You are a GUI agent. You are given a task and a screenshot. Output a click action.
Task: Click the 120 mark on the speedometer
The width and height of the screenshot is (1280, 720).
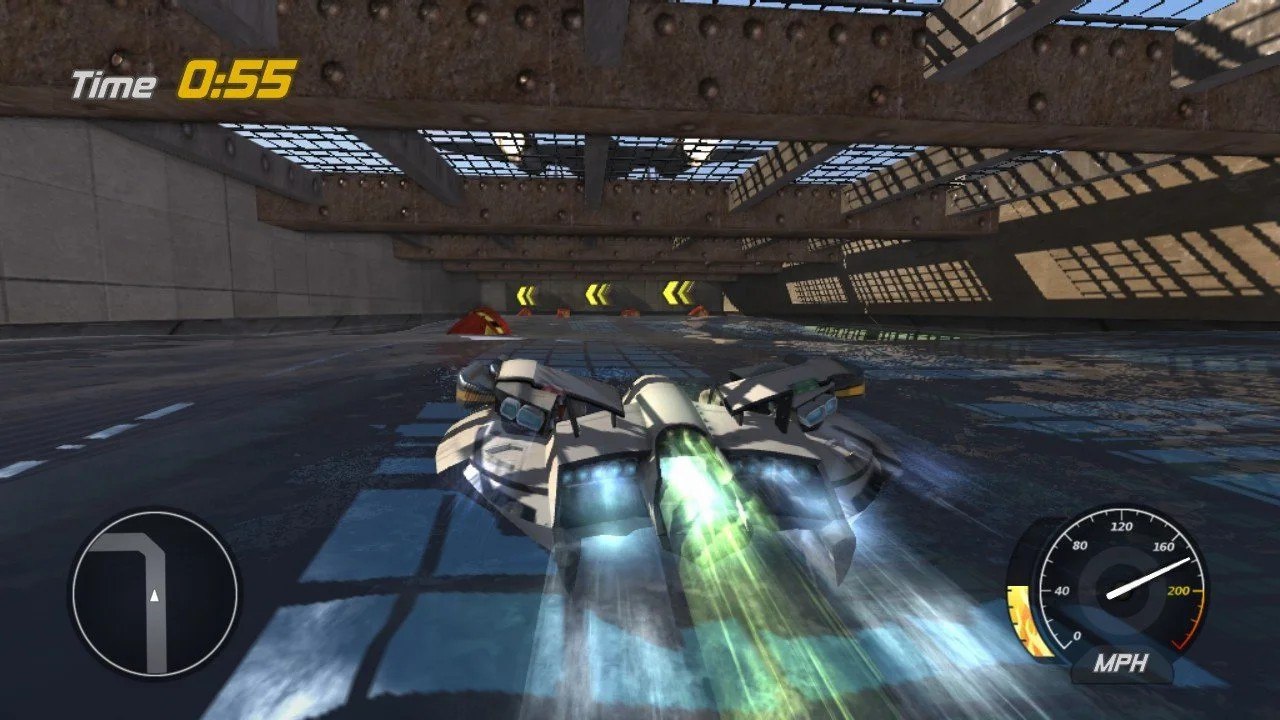pyautogui.click(x=1121, y=525)
